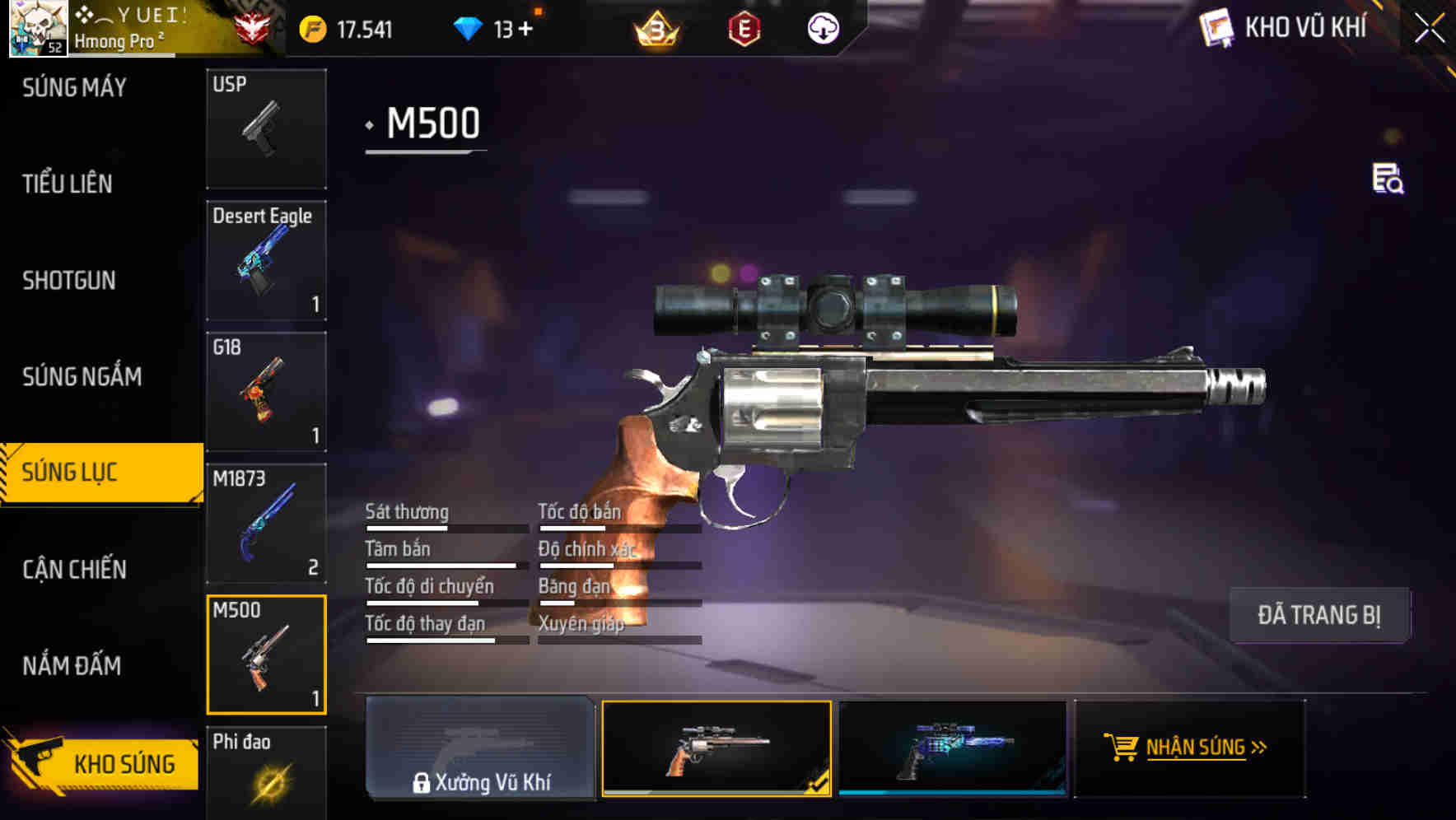This screenshot has height=820, width=1456.
Task: Switch to the blue M500 skin variant
Action: (x=953, y=749)
